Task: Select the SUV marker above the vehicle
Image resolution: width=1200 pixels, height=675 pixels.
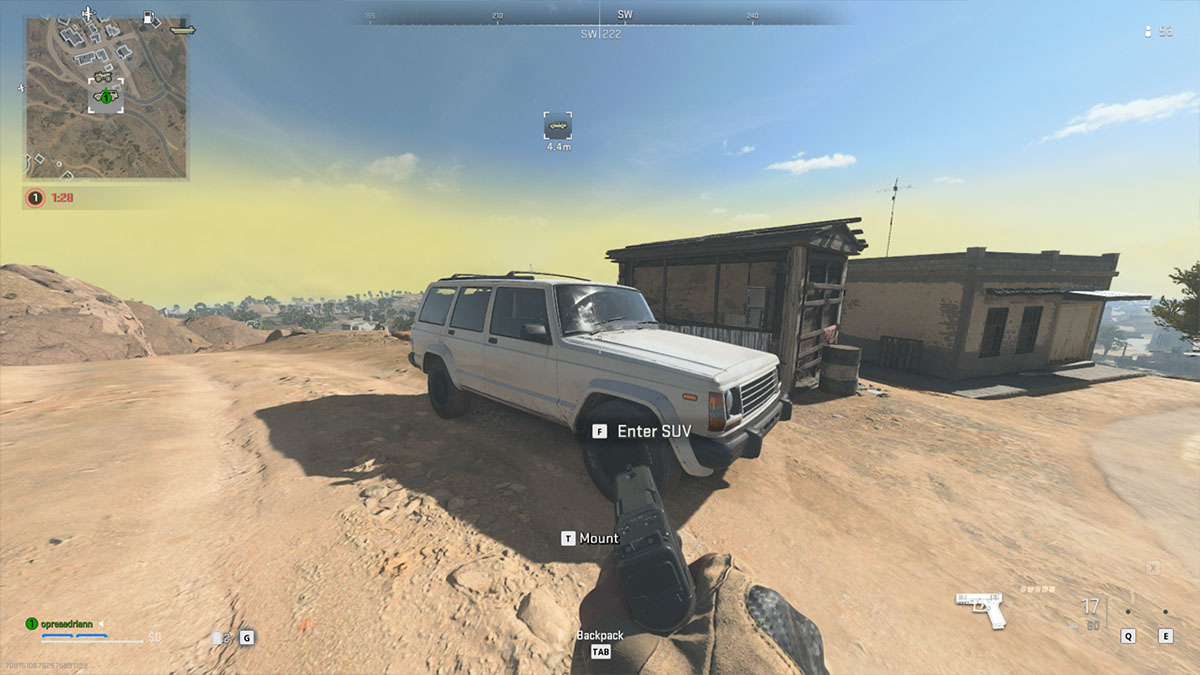Action: [x=558, y=126]
